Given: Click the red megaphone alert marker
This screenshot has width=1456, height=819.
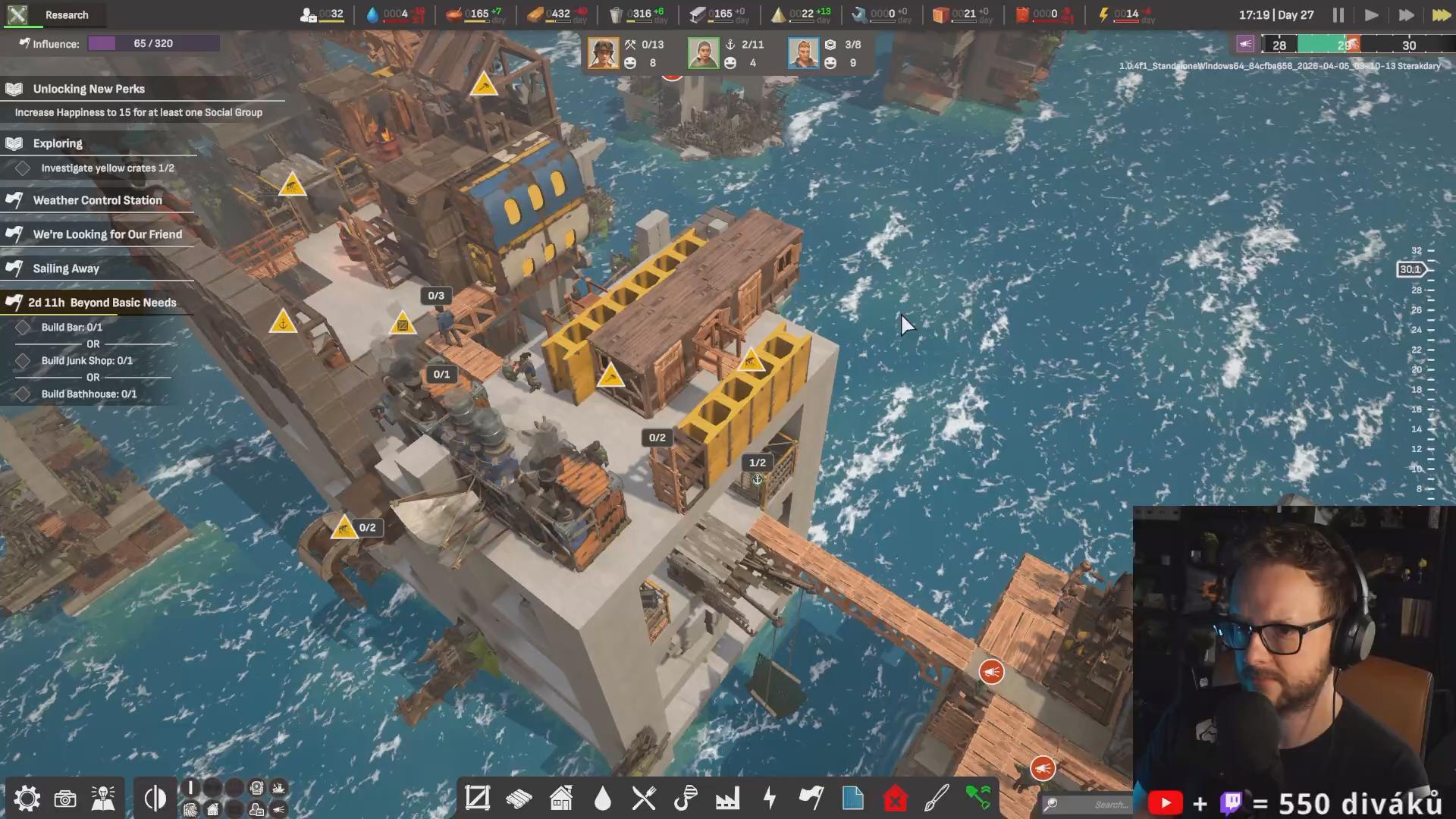Looking at the screenshot, I should click(x=991, y=672).
